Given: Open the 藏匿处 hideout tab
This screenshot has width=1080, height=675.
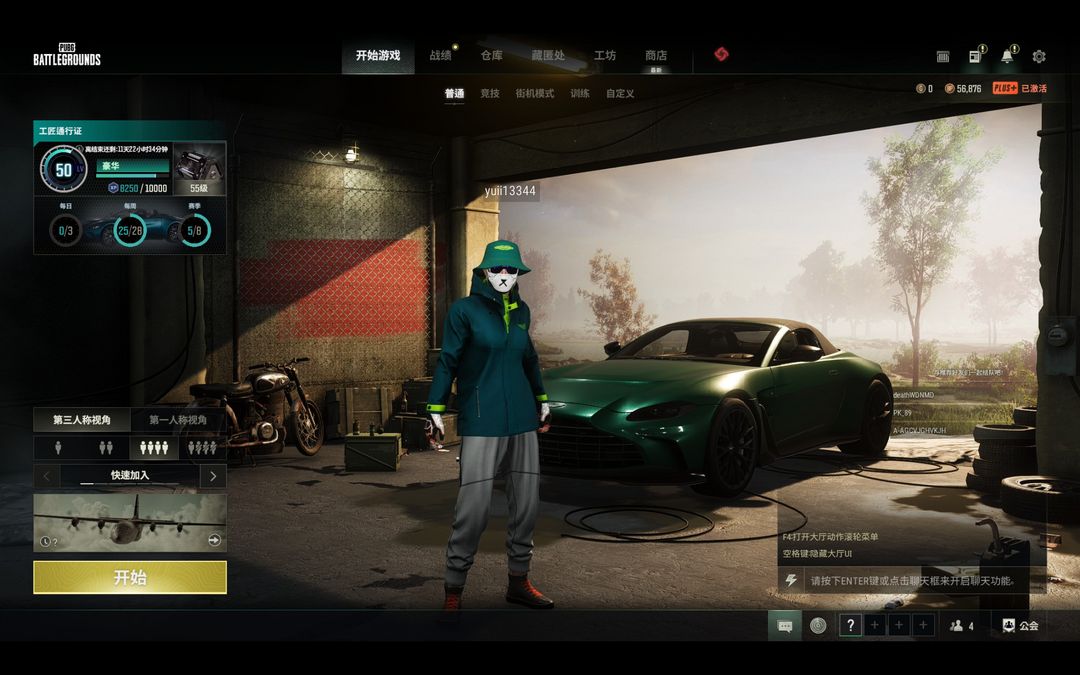Looking at the screenshot, I should click(548, 56).
